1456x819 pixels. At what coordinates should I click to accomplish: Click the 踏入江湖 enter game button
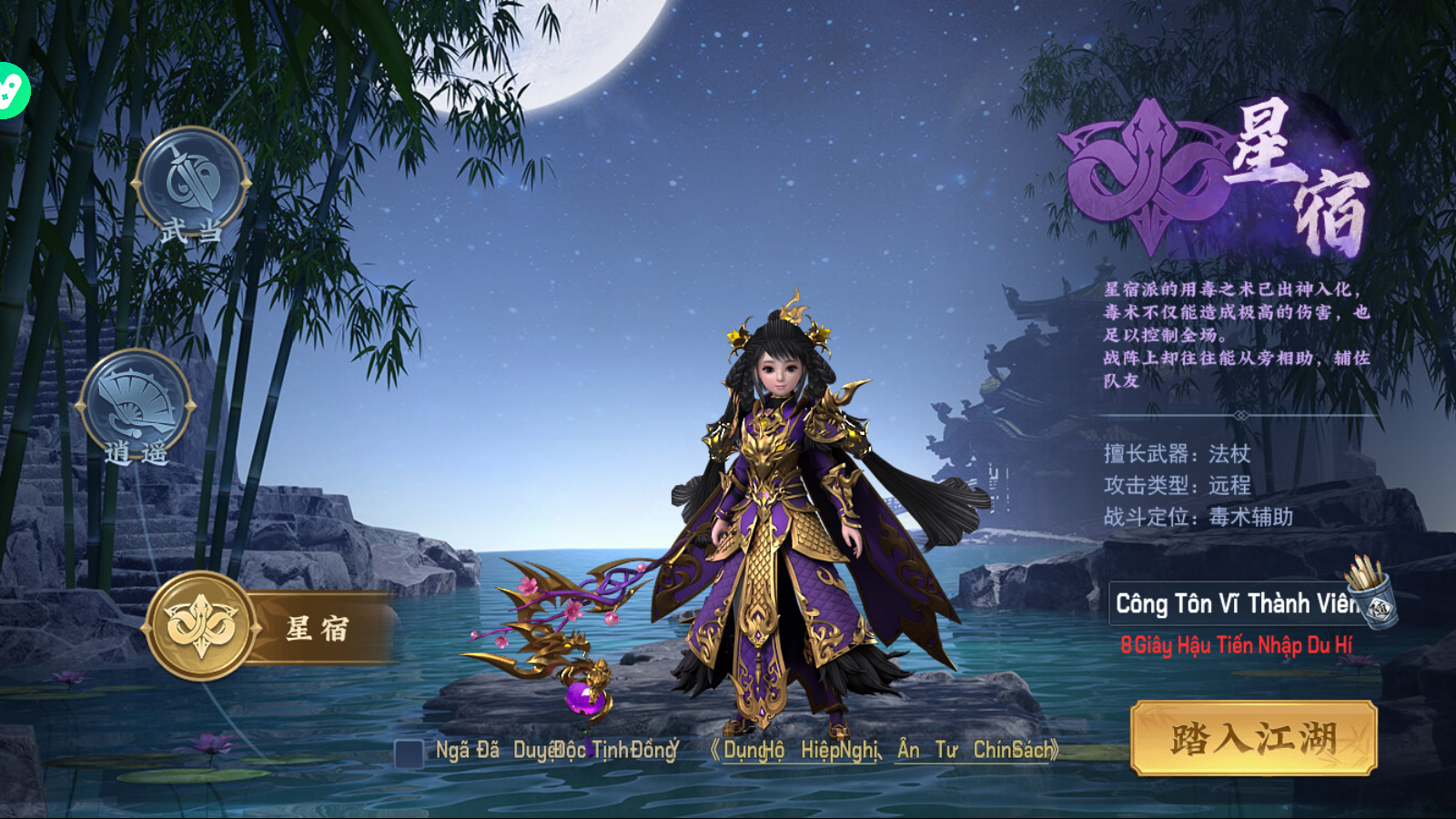tap(1253, 738)
